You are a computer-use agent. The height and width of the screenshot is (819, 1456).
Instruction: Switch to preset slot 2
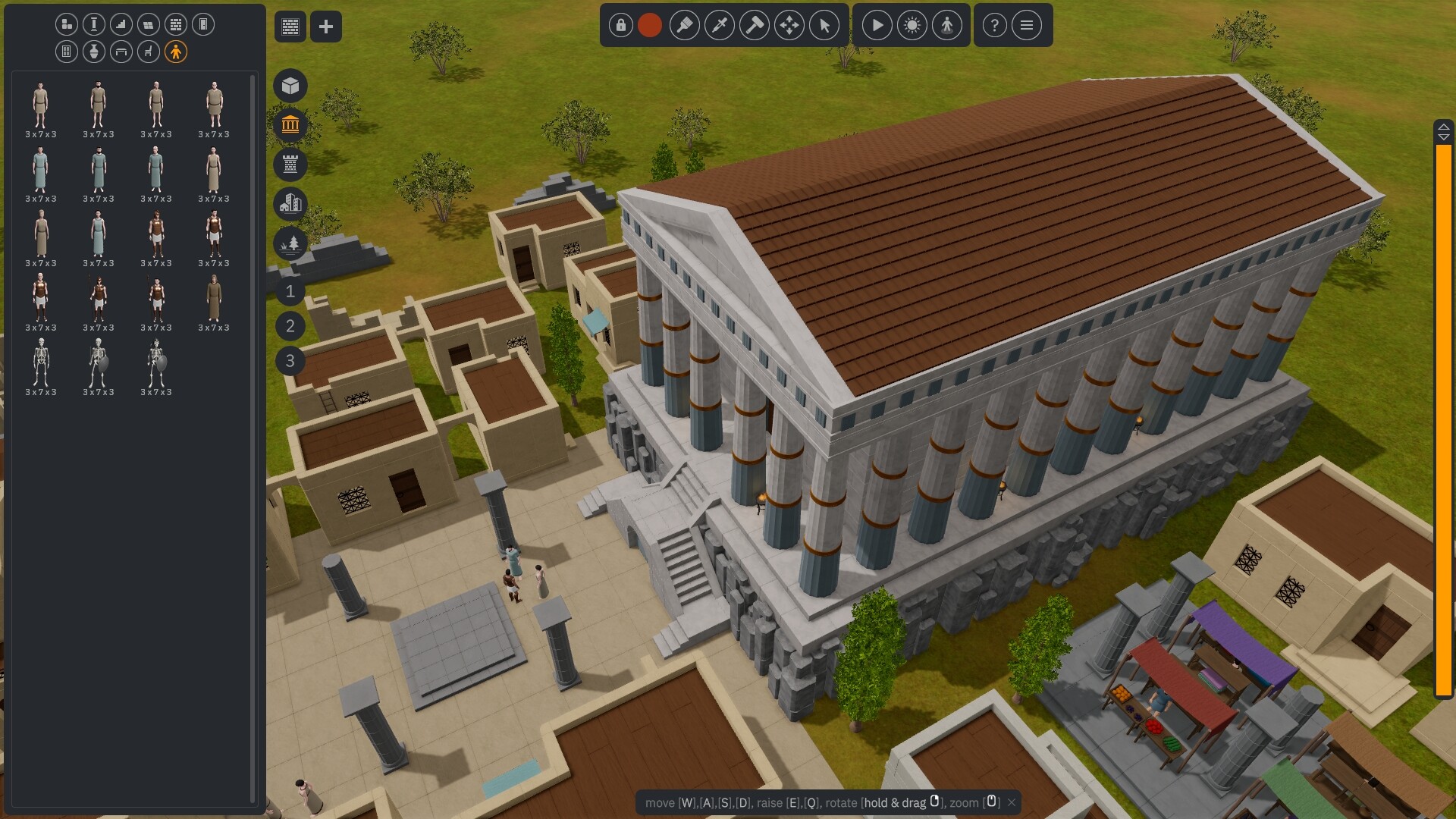tap(289, 326)
